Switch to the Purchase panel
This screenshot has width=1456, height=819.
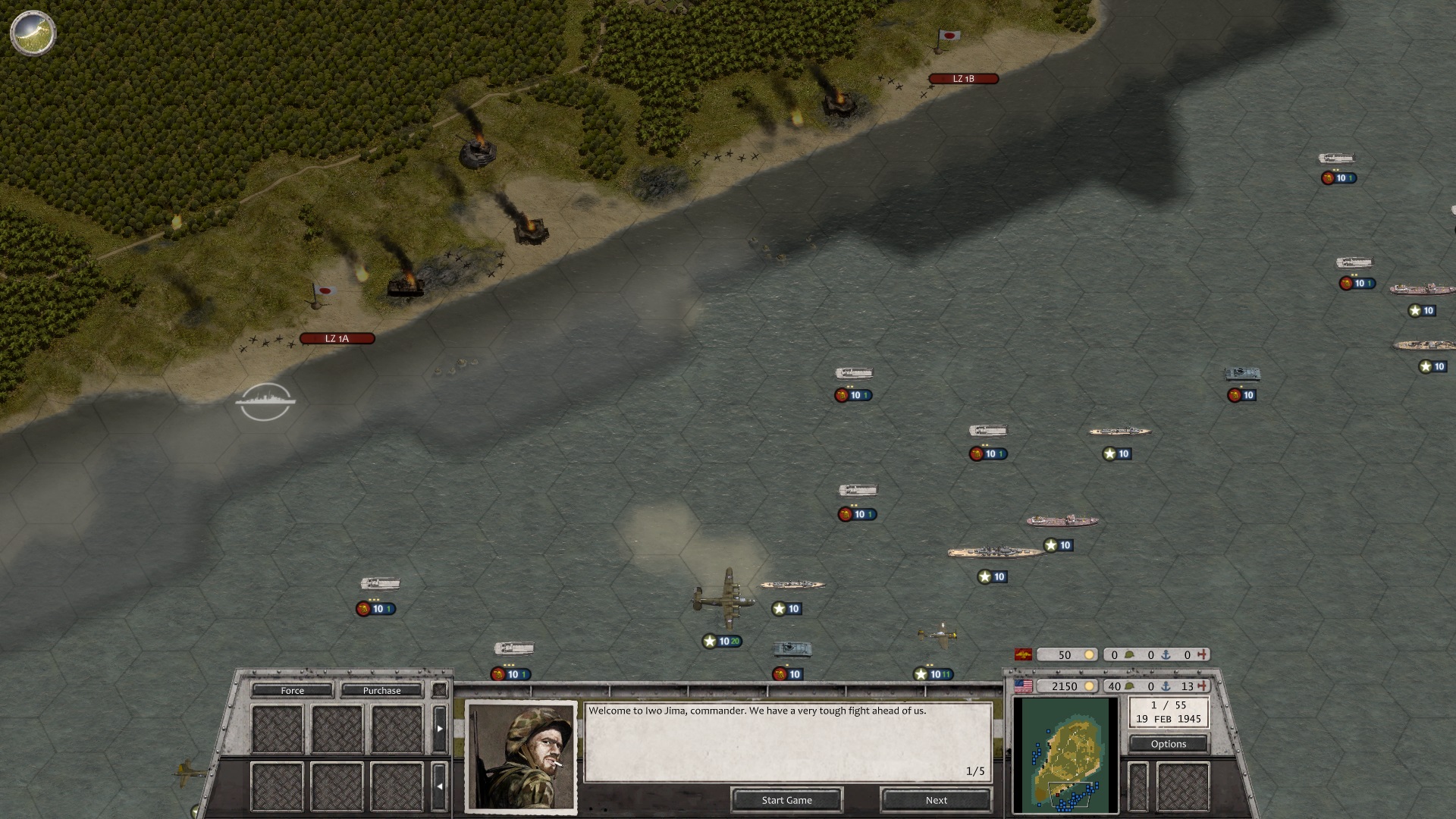[x=381, y=690]
